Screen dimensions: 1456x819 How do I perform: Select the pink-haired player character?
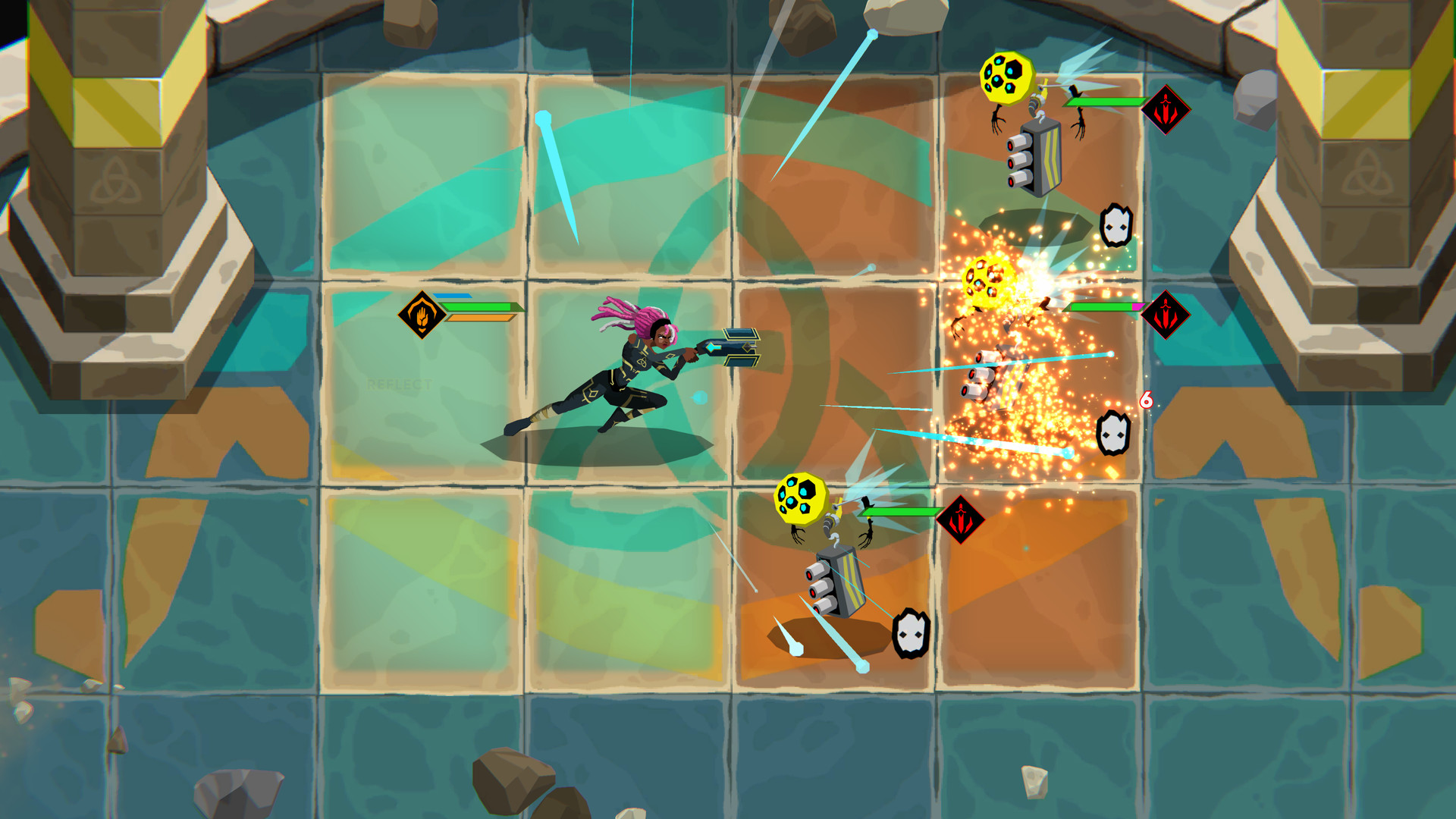pyautogui.click(x=629, y=364)
